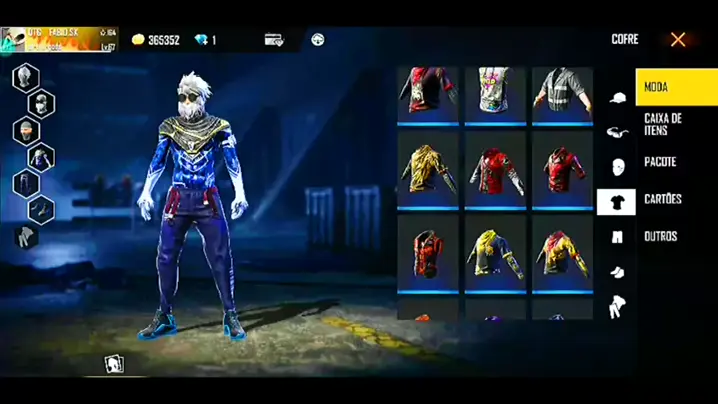This screenshot has width=718, height=404.
Task: Switch to the Moda tab
Action: click(x=675, y=88)
